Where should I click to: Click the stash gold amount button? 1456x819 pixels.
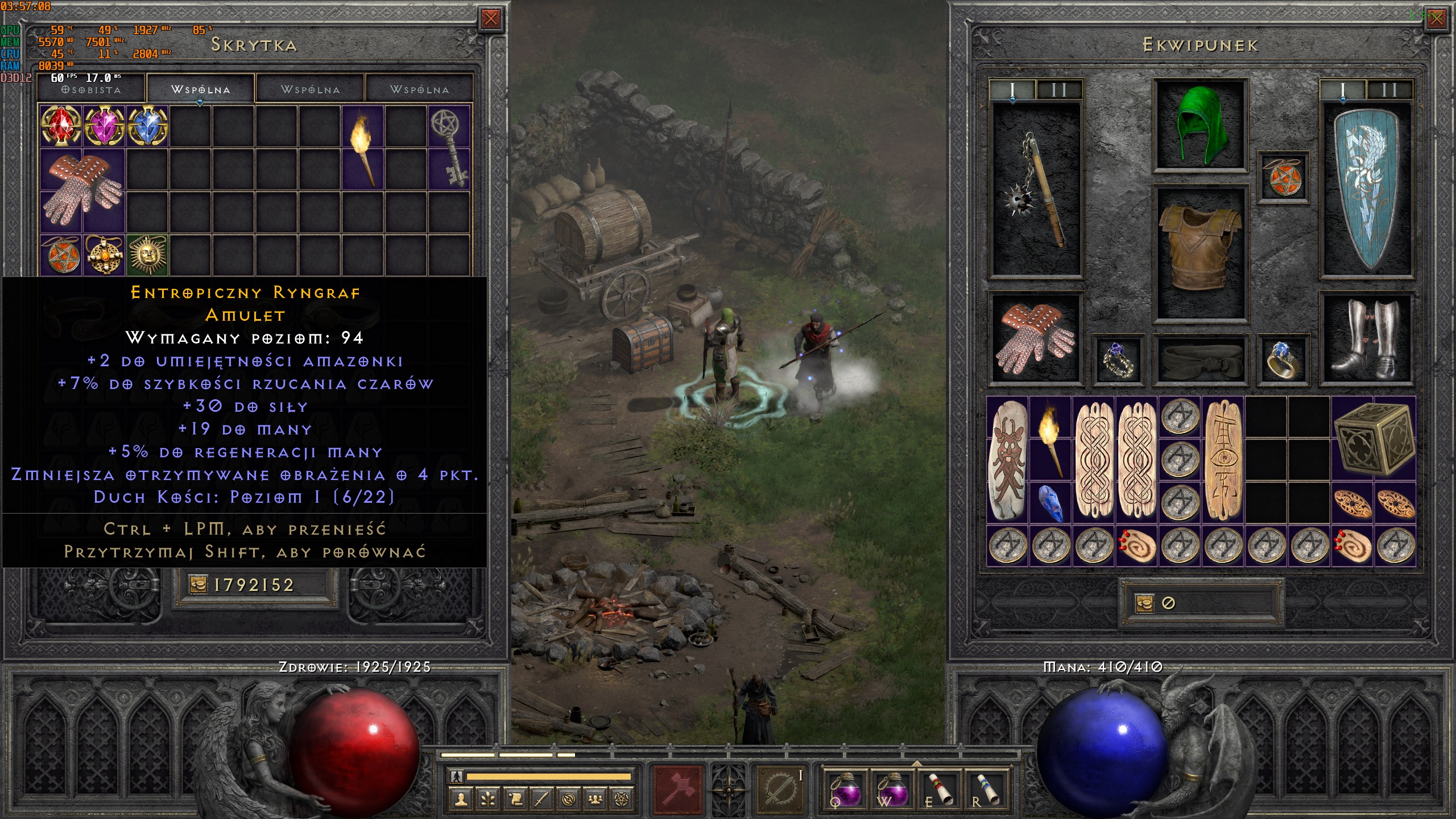pos(254,585)
